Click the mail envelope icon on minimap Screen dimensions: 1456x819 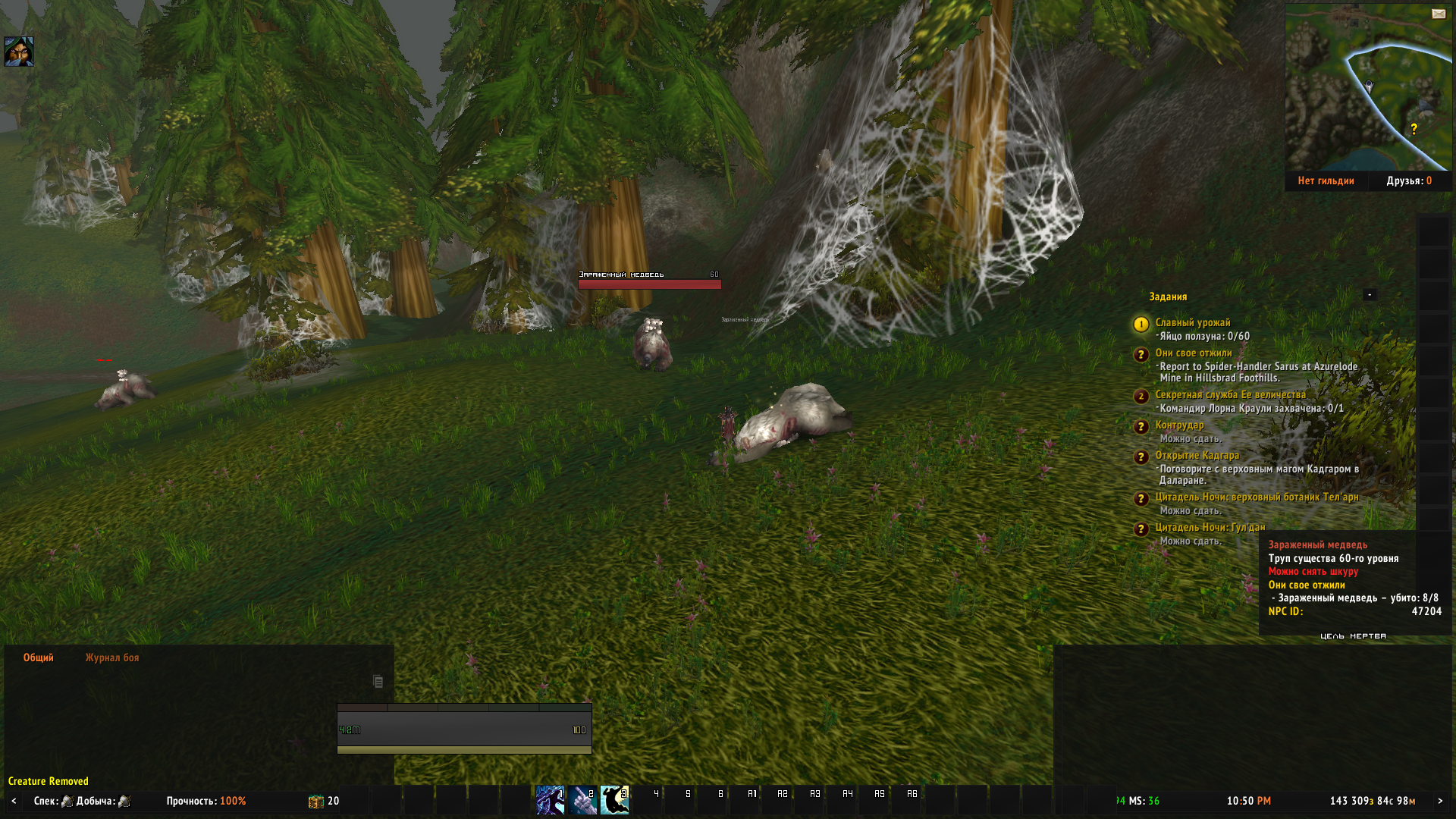[1438, 14]
